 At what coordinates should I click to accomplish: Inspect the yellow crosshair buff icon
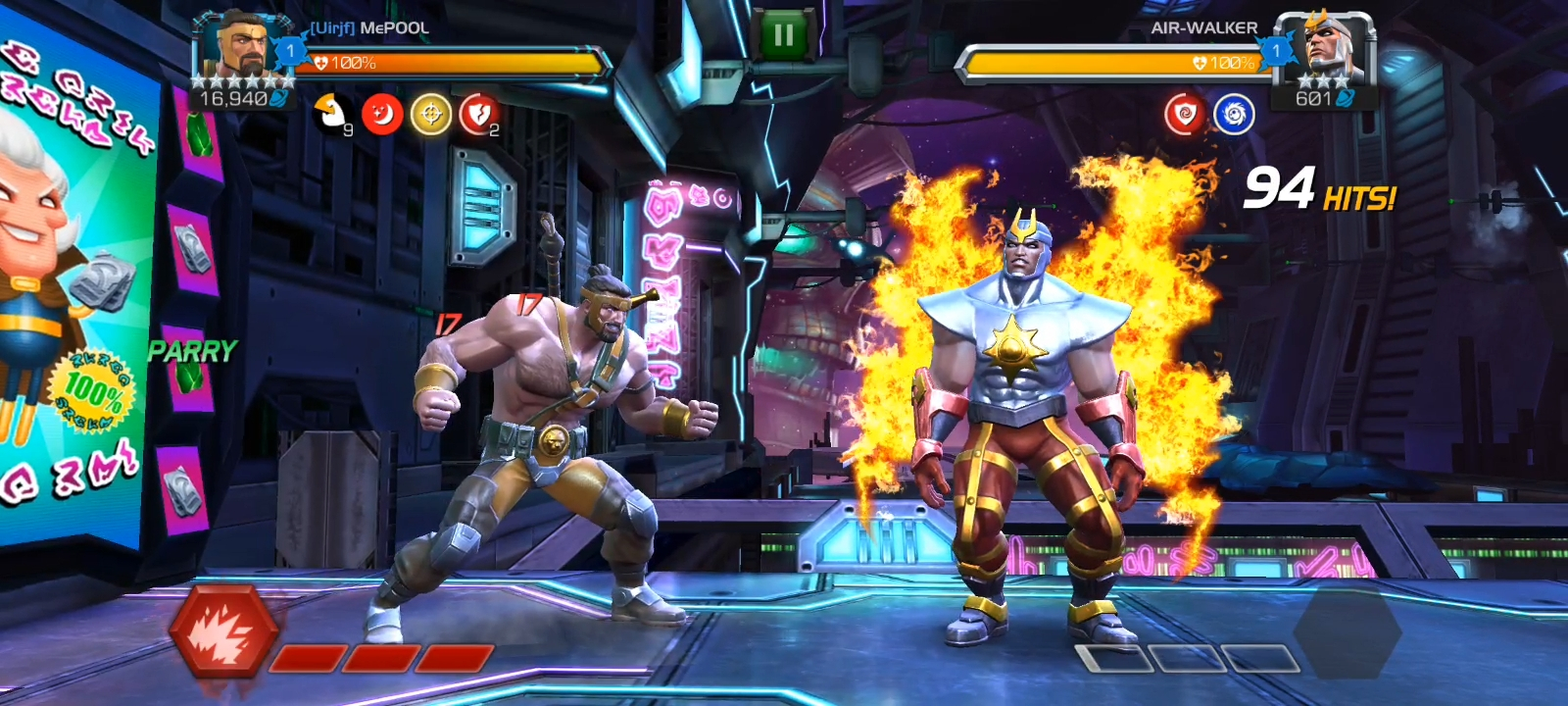(430, 115)
